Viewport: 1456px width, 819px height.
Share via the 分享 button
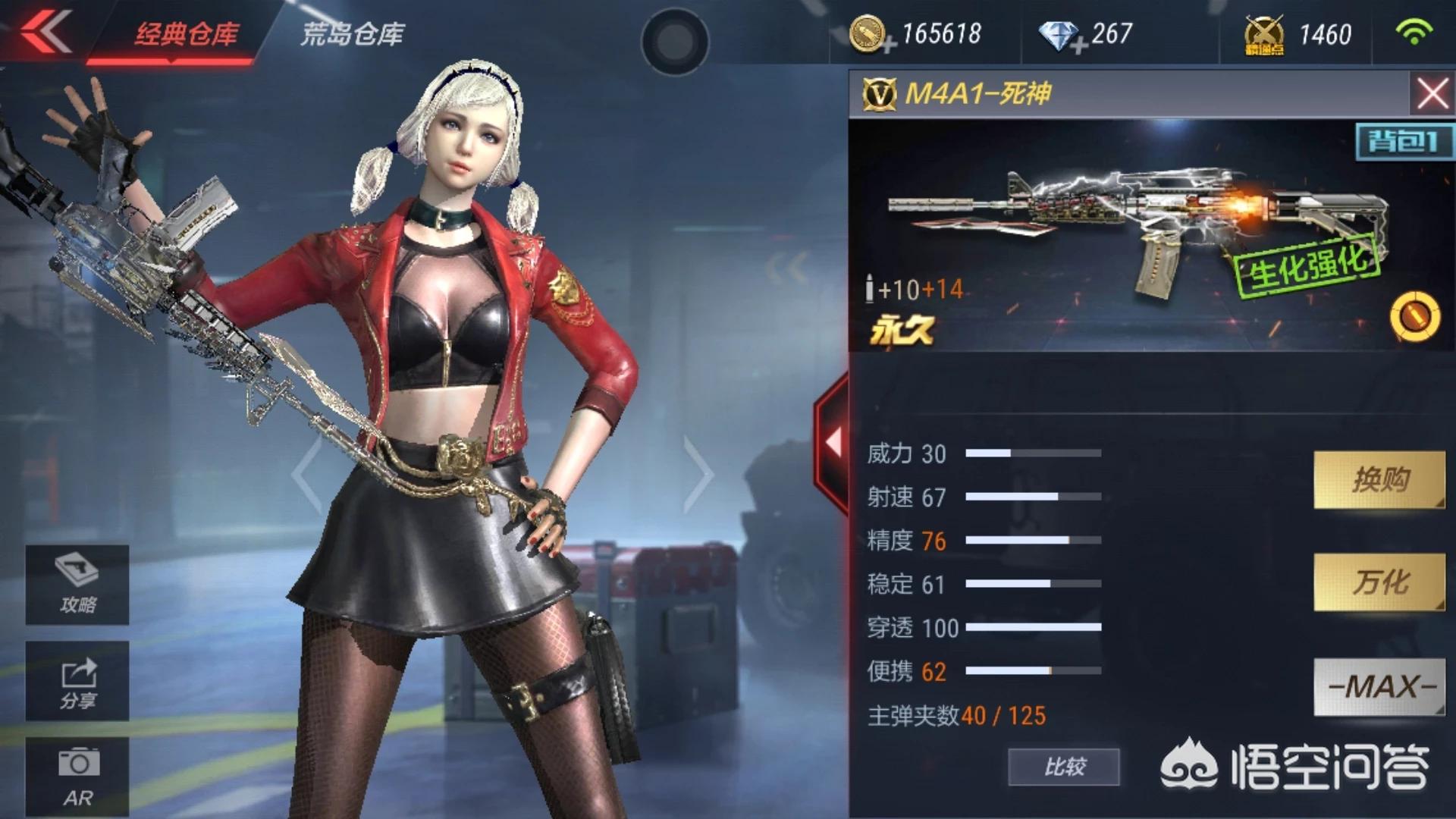tap(77, 681)
